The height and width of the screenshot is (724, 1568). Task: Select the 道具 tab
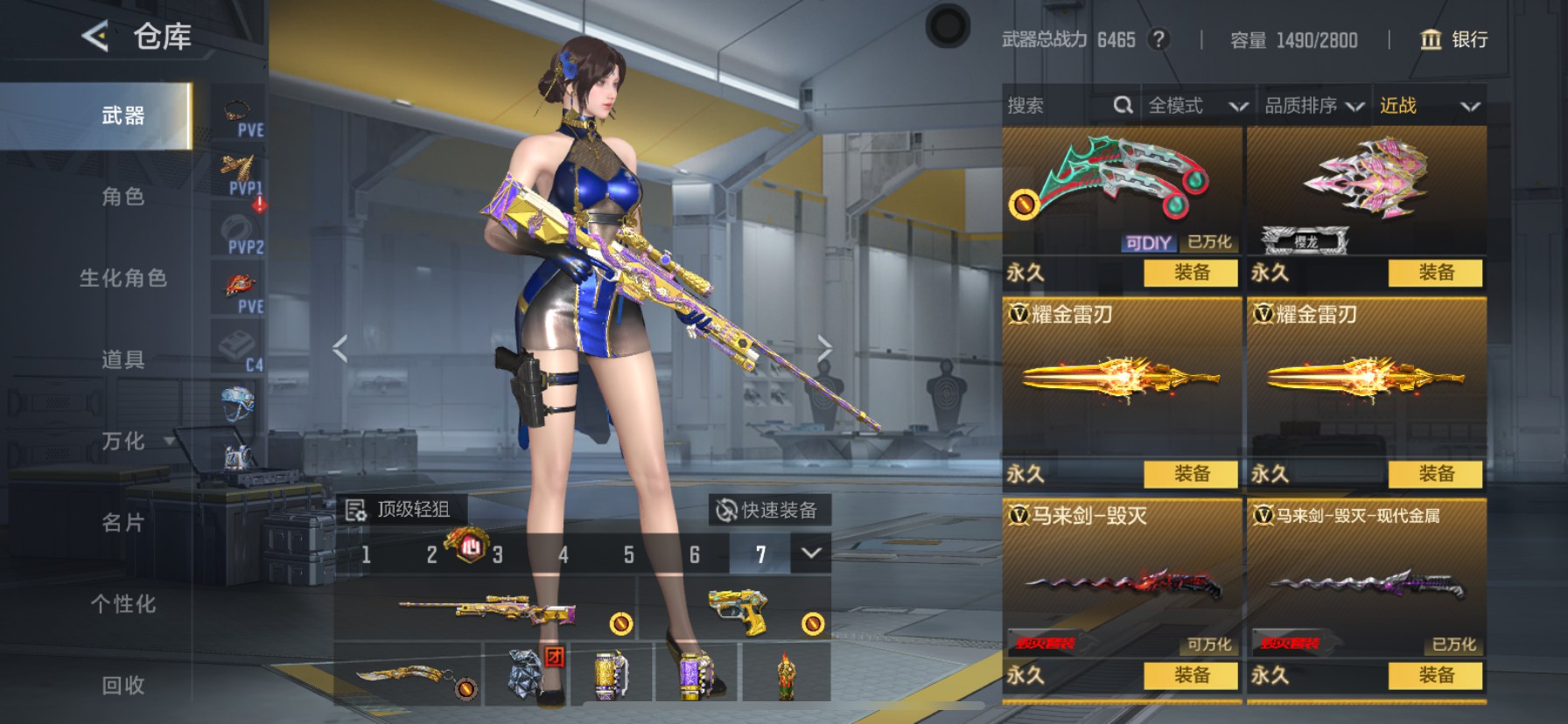tap(122, 359)
